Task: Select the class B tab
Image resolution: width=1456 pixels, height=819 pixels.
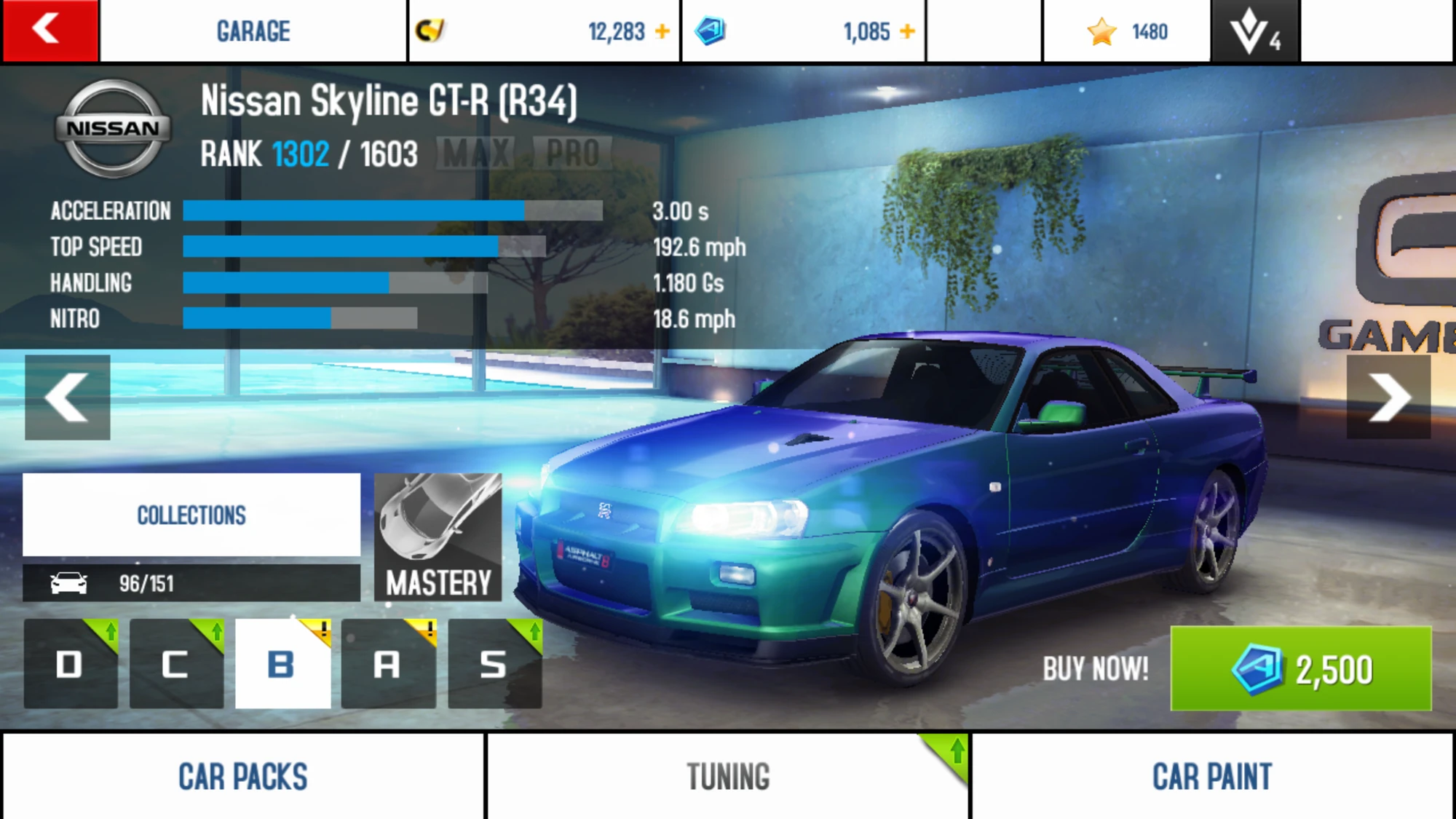Action: [282, 664]
